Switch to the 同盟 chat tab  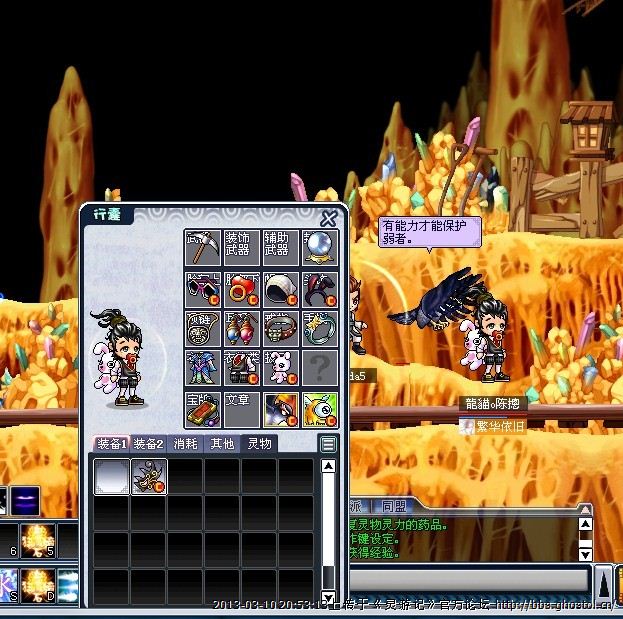pos(395,508)
